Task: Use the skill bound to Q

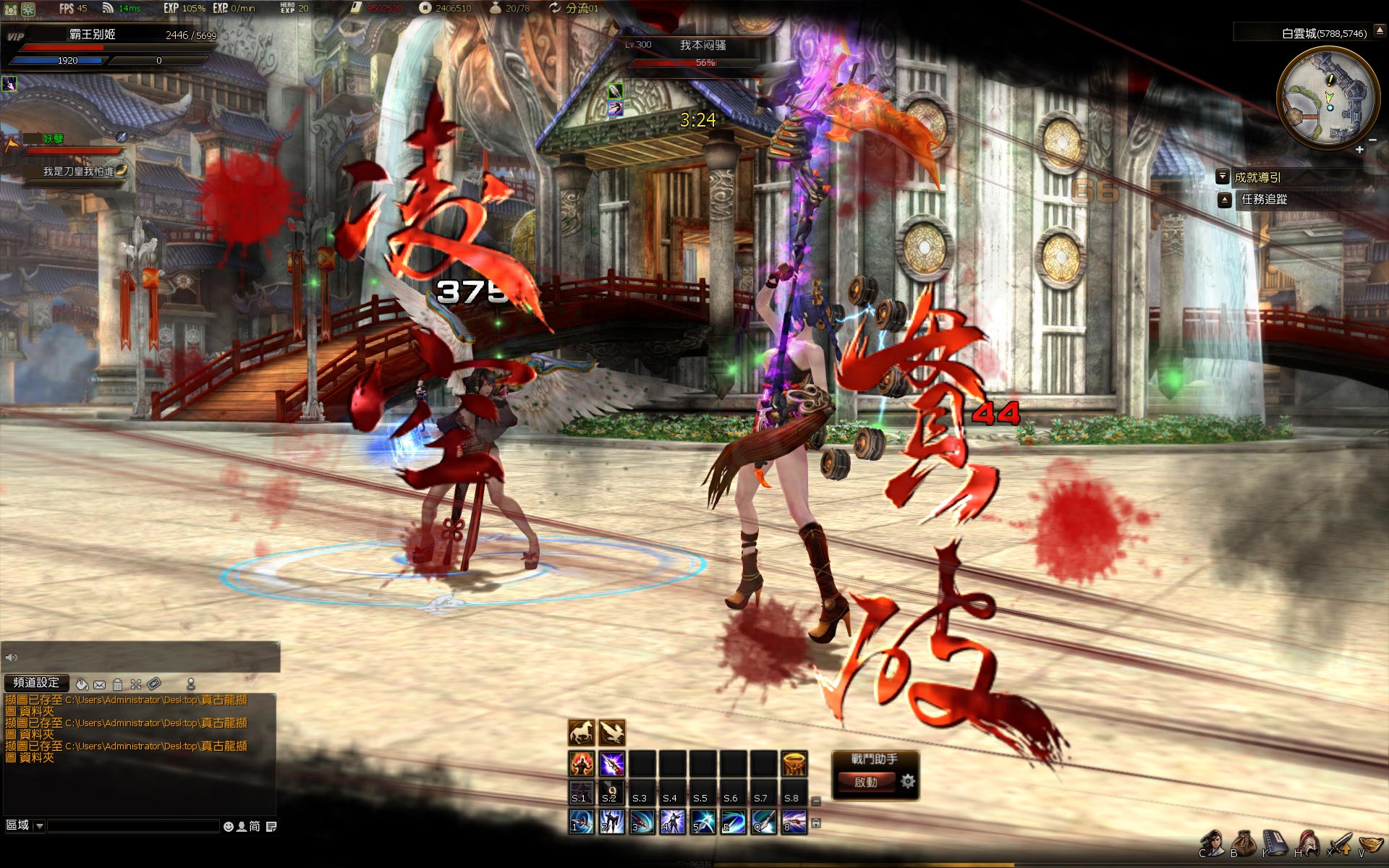Action: (x=764, y=822)
